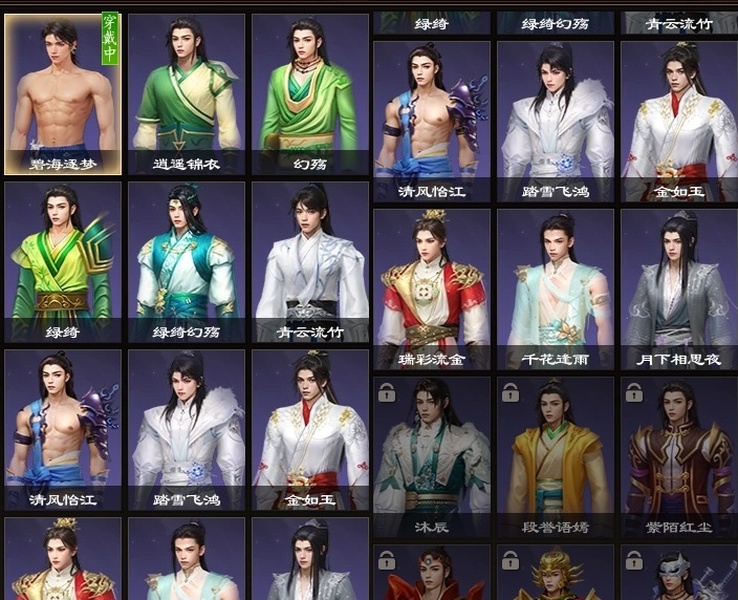Choose the outfit tile labeled 千花逢雨
Screen dimensions: 738x600
(555, 288)
